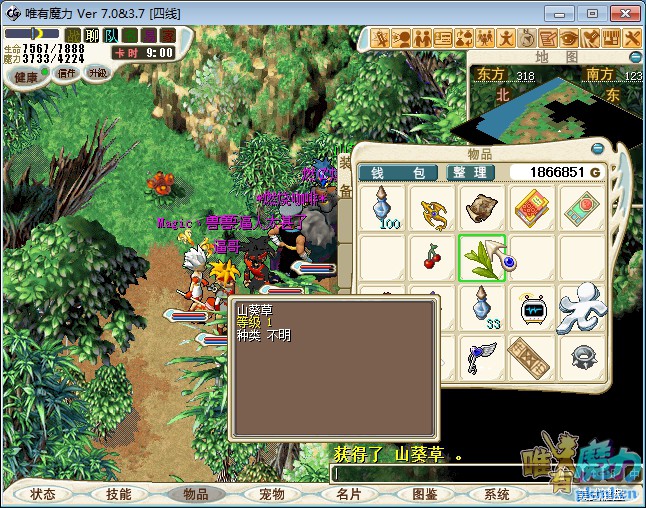
Task: Switch to the 技能 skills menu
Action: (119, 494)
